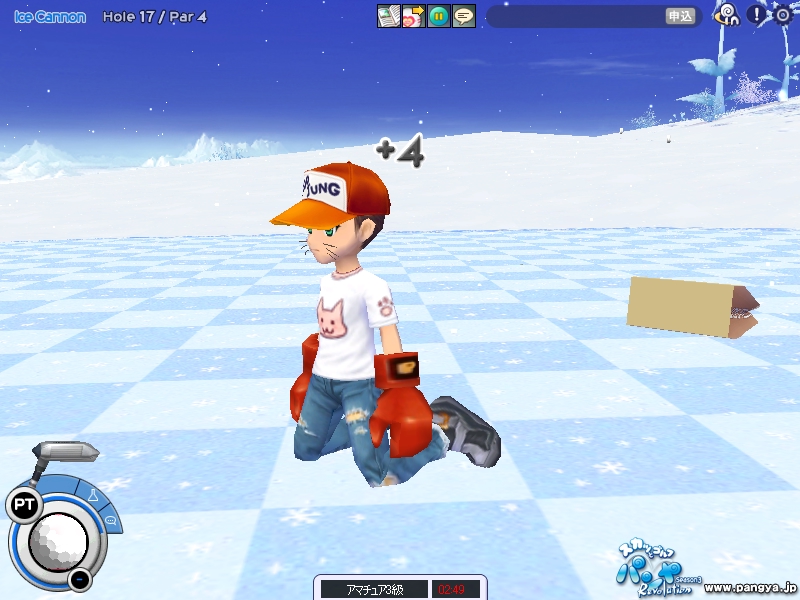The height and width of the screenshot is (600, 800).
Task: Click the heart gift arrow icon
Action: pyautogui.click(x=413, y=16)
